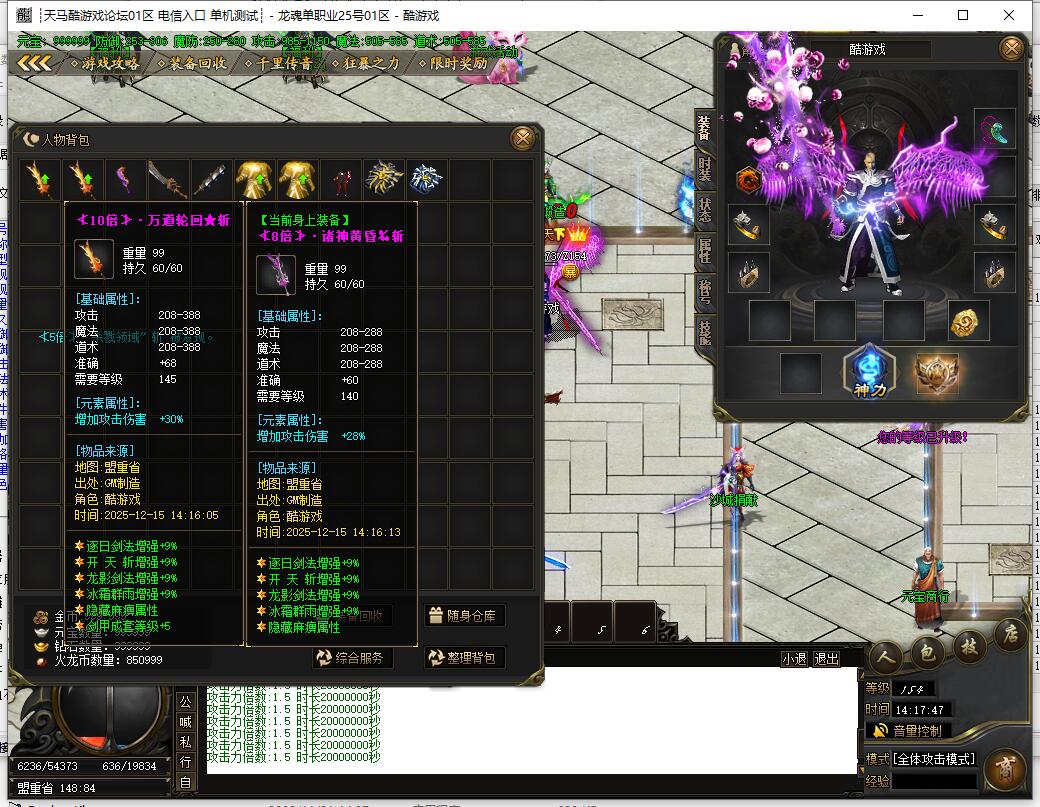Screen dimensions: 1040x807
Task: Select the blue-white emblem item in the bag
Action: (x=427, y=181)
